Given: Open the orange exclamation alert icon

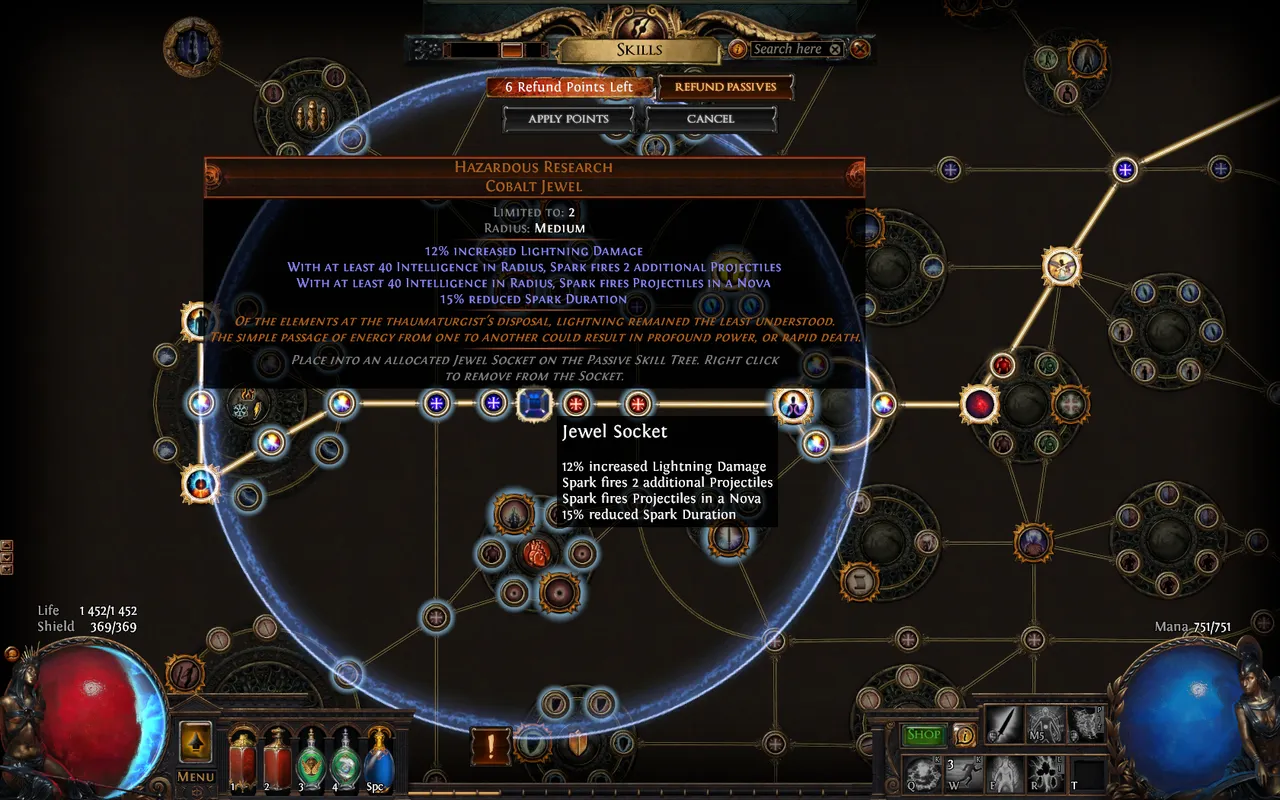Looking at the screenshot, I should (x=491, y=745).
